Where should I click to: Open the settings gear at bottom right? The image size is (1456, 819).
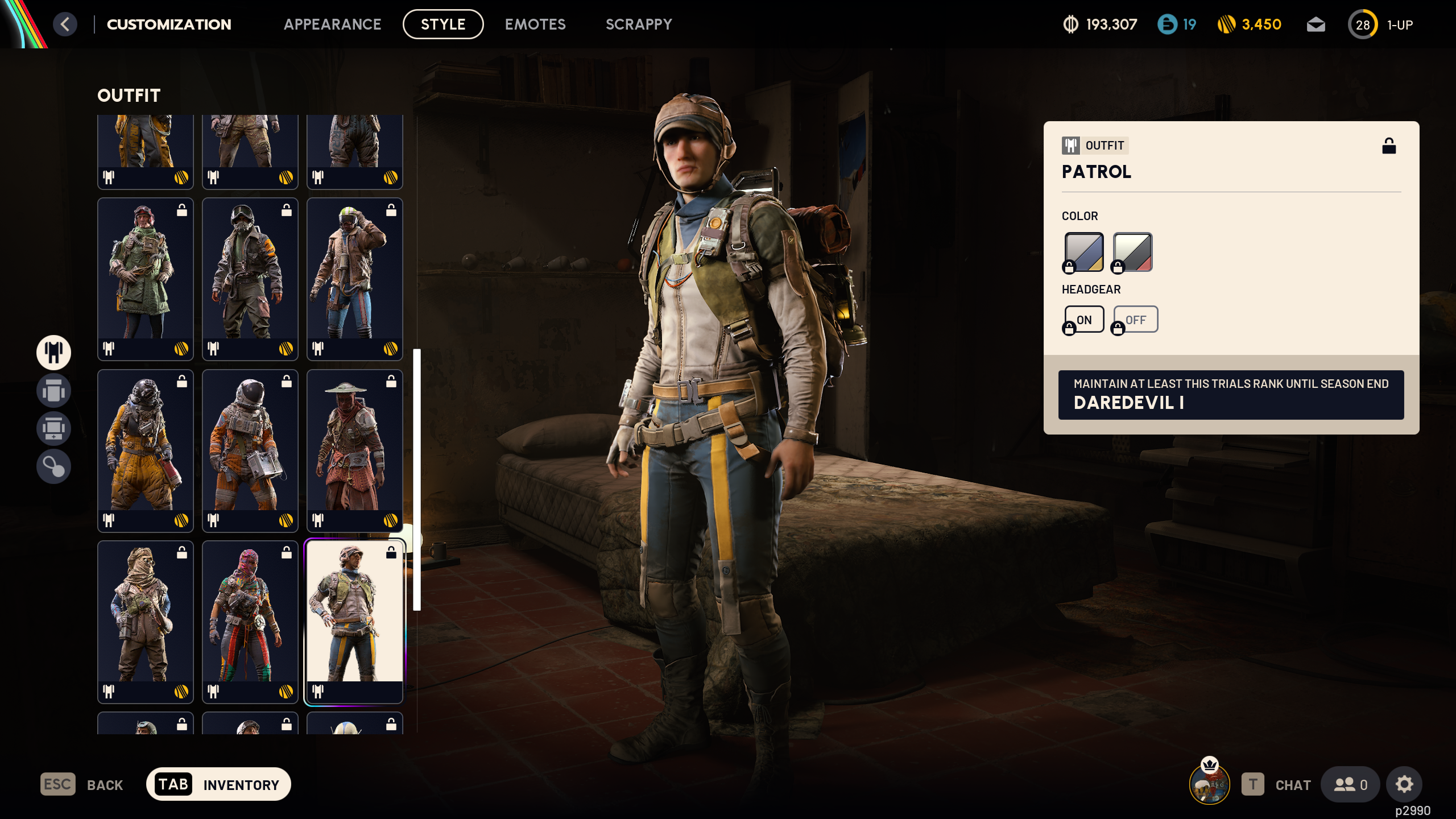click(1404, 784)
